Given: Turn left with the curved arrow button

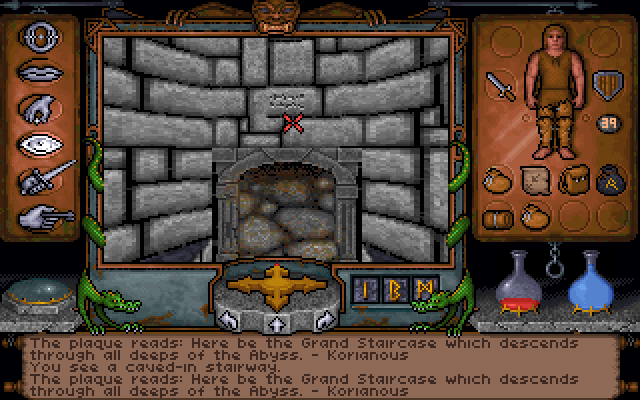Looking at the screenshot, I should [228, 320].
